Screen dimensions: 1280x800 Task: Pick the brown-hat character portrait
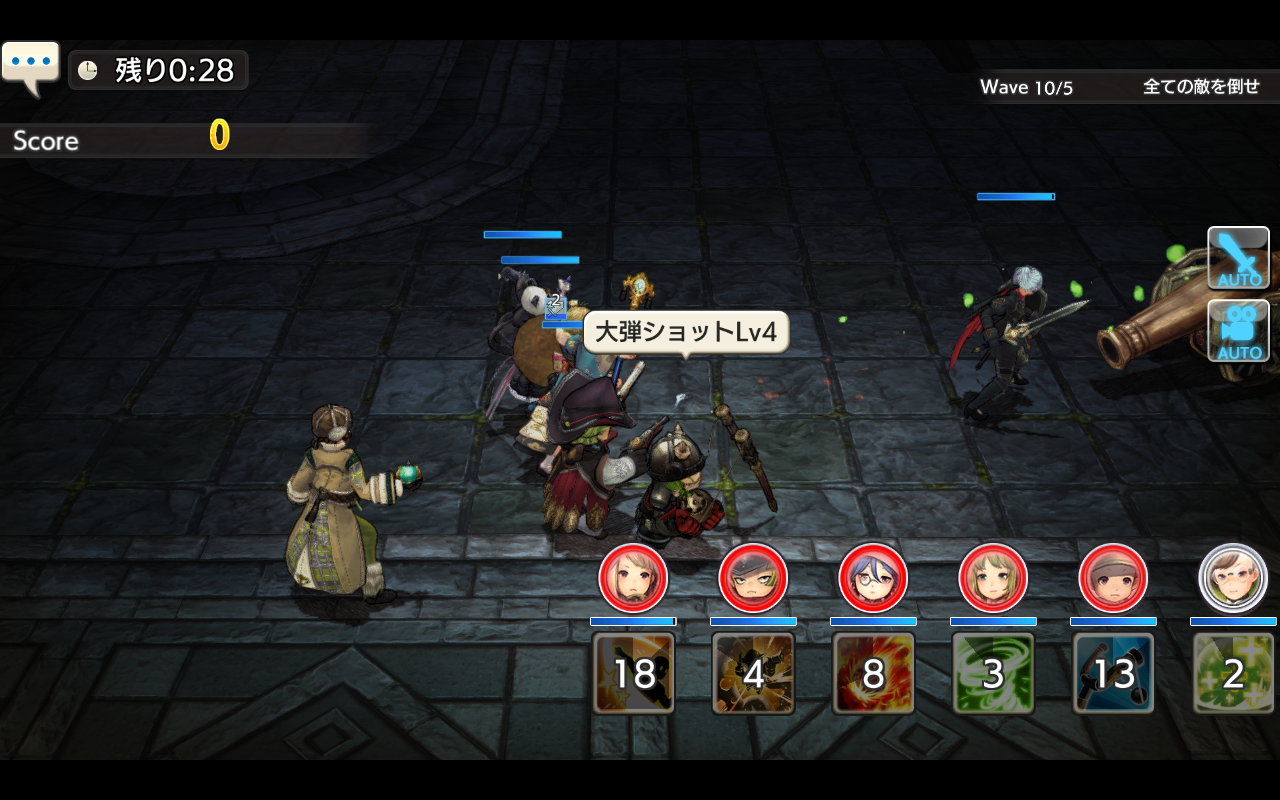coord(1113,578)
